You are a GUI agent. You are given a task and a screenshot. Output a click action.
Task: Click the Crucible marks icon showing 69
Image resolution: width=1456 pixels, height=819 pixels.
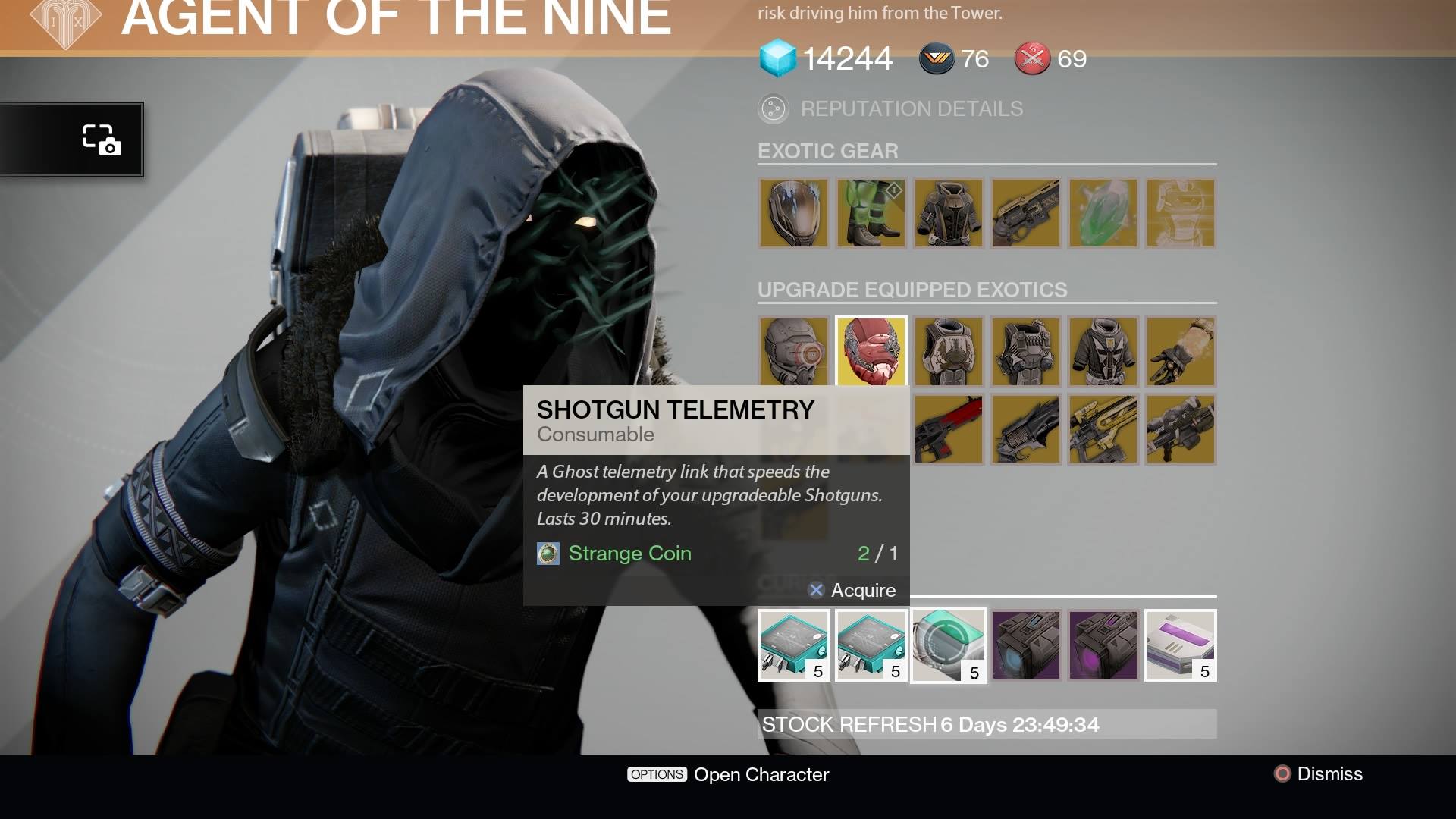1031,58
